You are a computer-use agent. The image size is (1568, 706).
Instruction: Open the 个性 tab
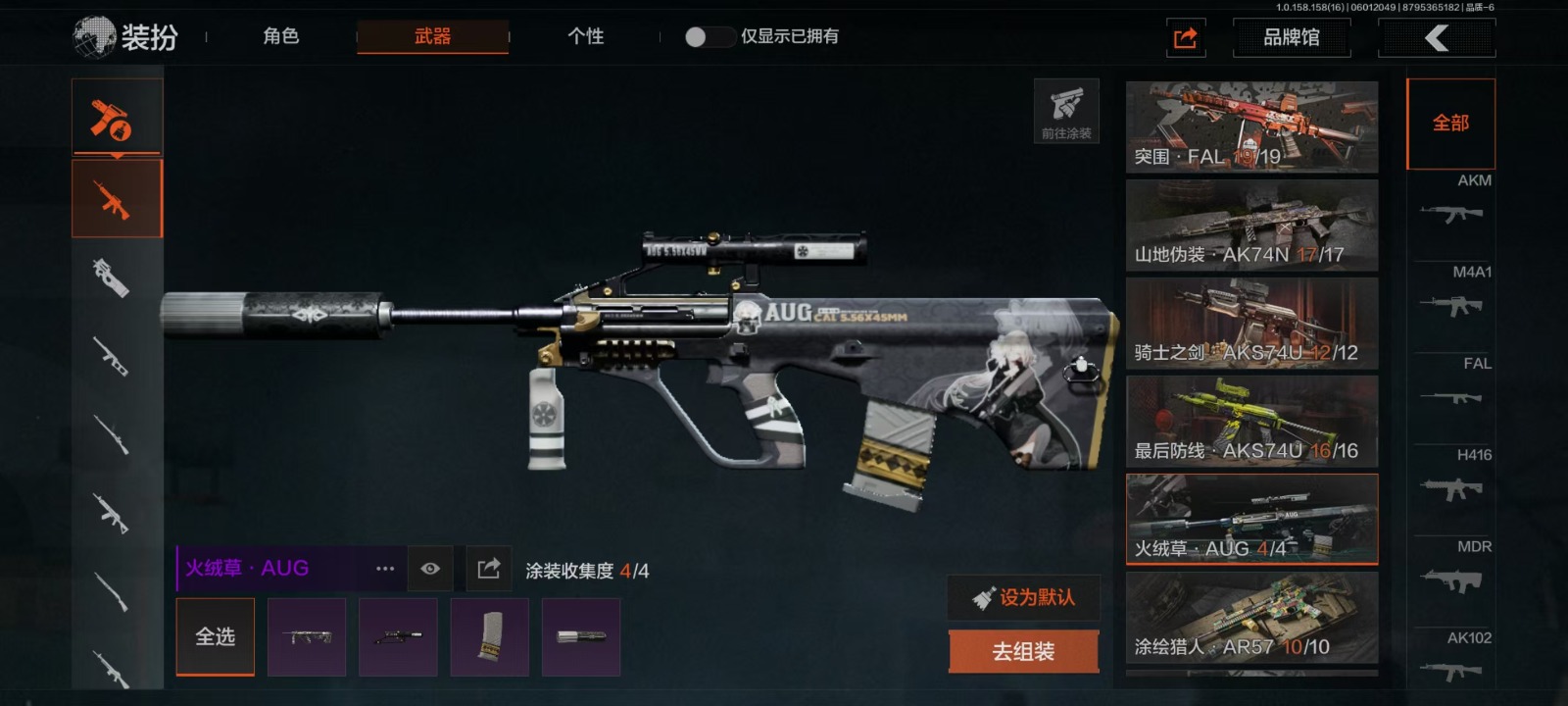[585, 36]
